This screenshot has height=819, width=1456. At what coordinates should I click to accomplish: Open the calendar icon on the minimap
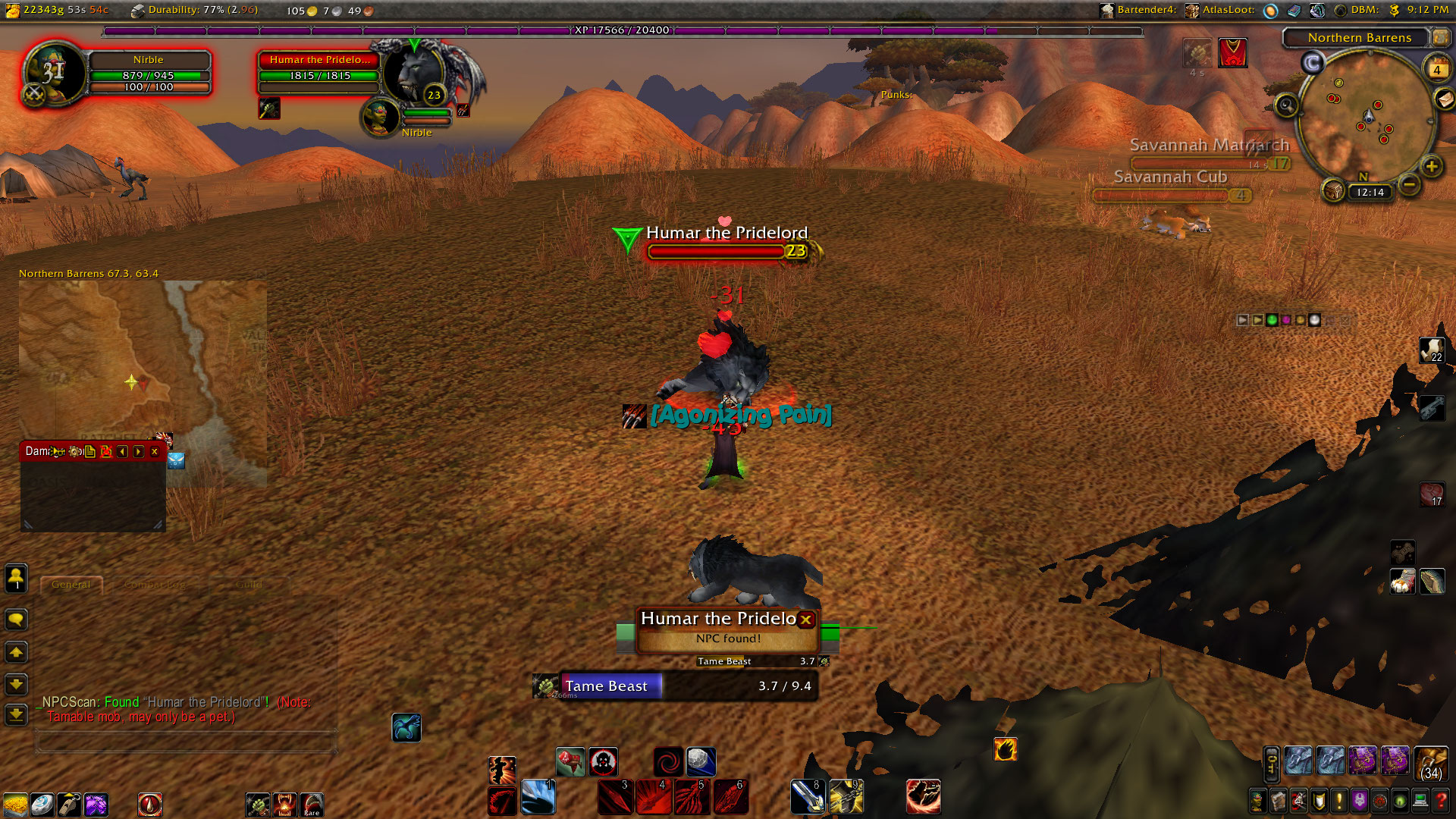coord(1438,68)
